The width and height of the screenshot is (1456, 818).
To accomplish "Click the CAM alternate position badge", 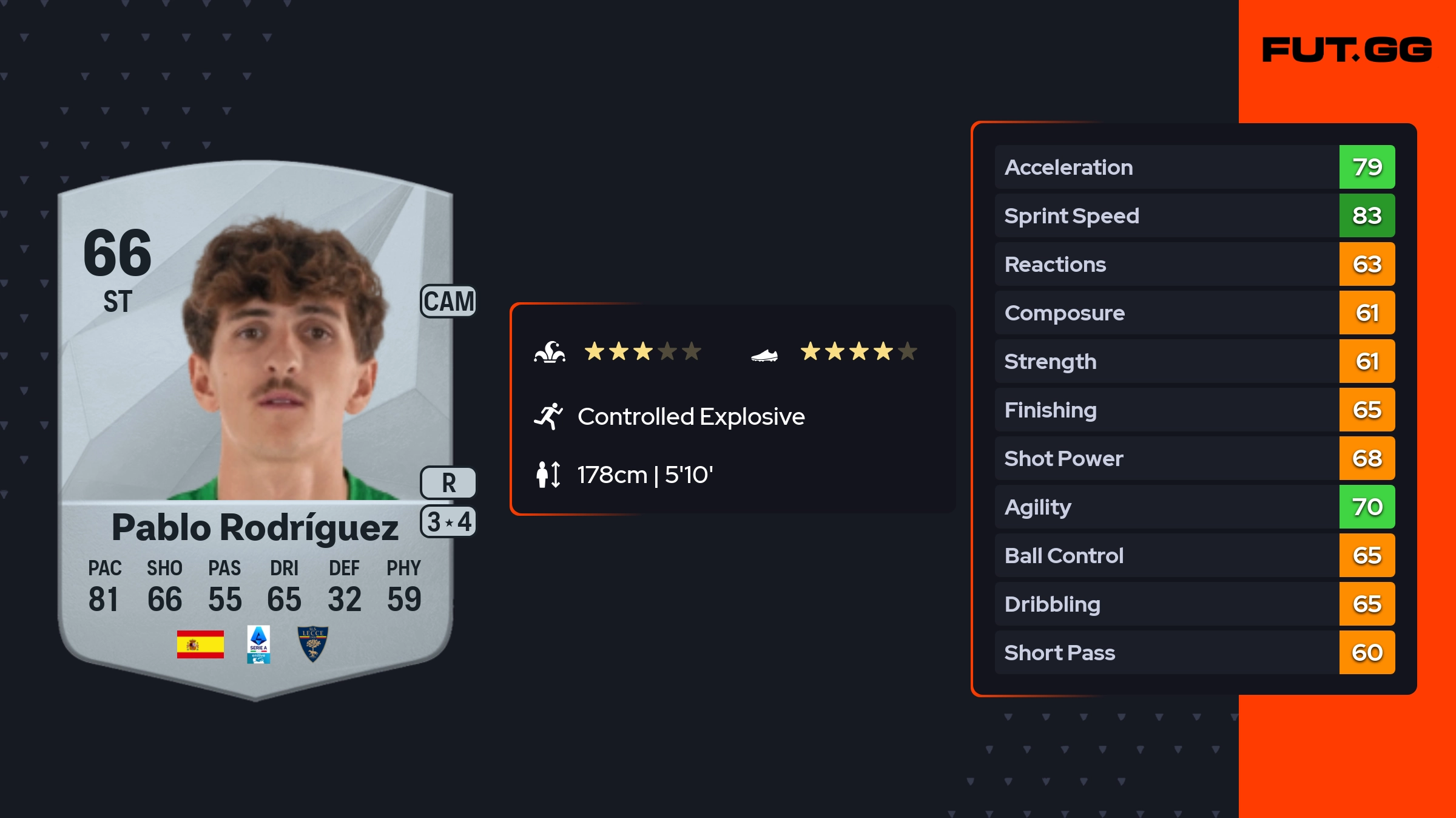I will tap(448, 302).
